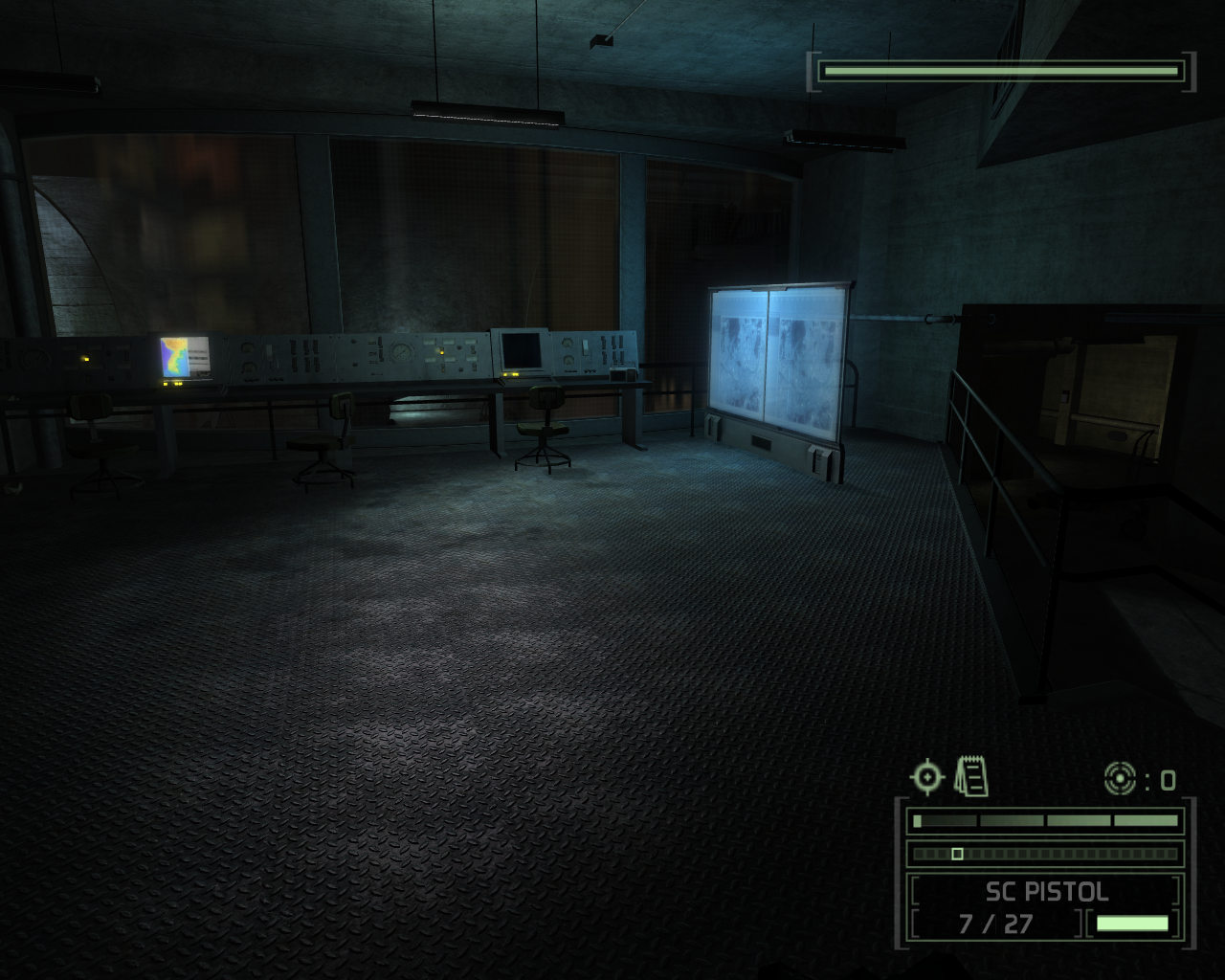
Task: Click the crosshair objective icon
Action: [926, 776]
